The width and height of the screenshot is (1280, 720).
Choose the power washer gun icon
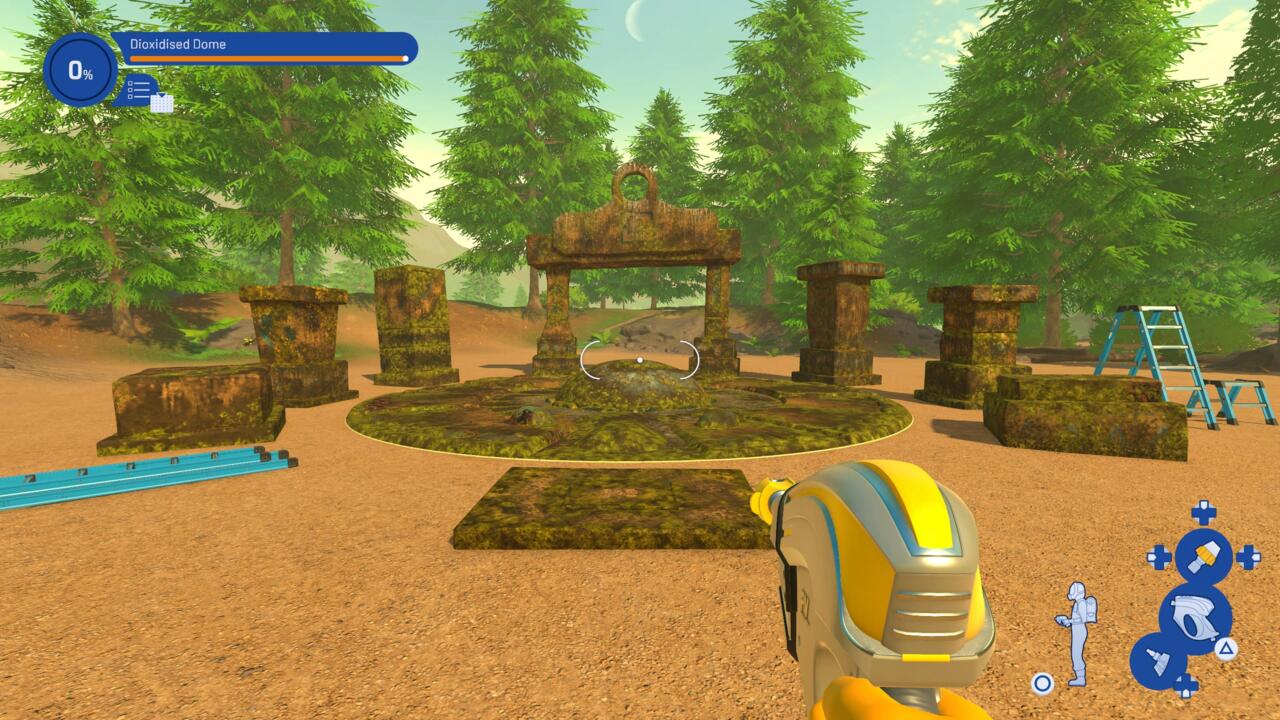pyautogui.click(x=1194, y=617)
